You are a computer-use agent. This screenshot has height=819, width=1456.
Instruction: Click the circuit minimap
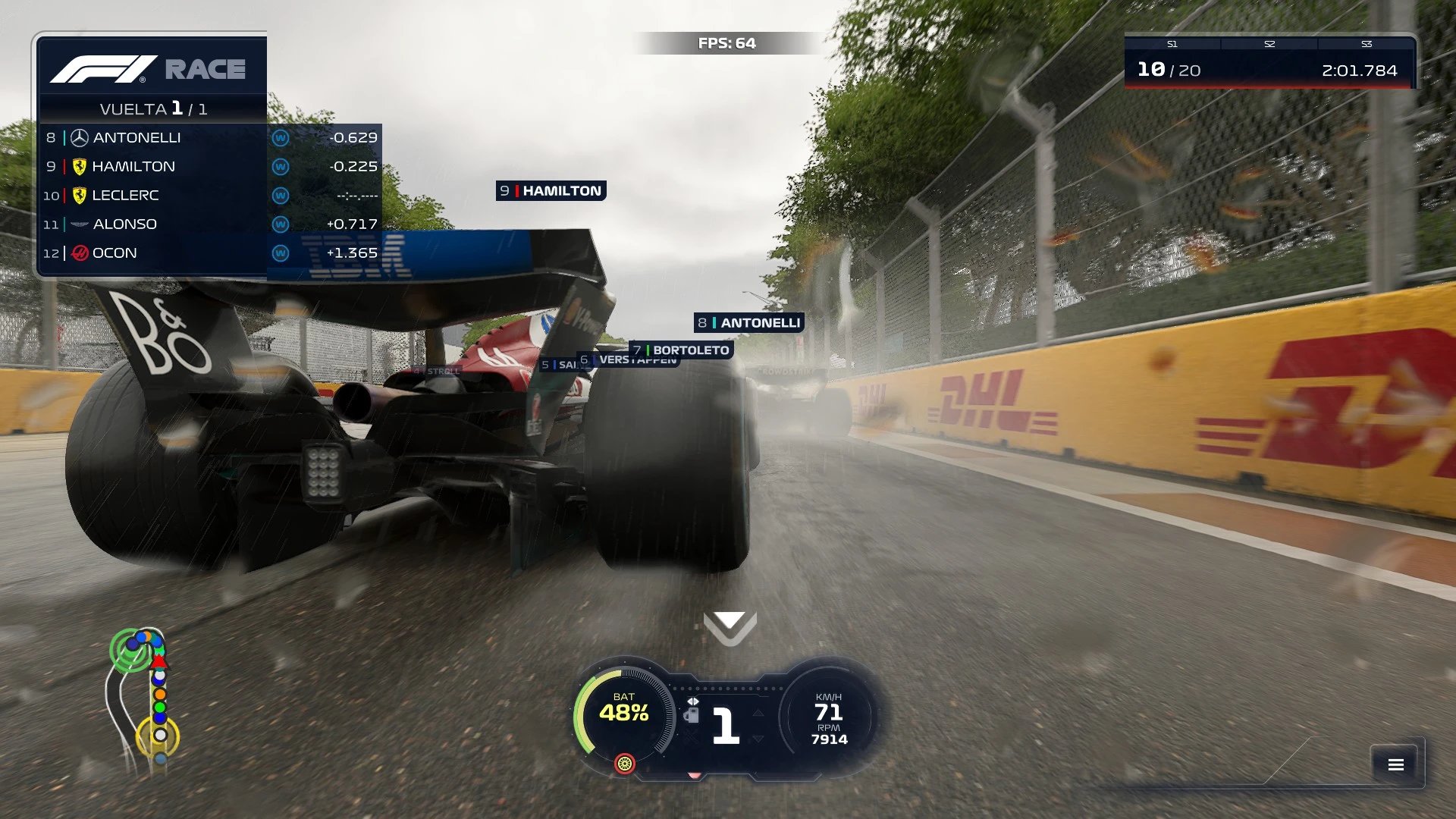click(x=144, y=698)
